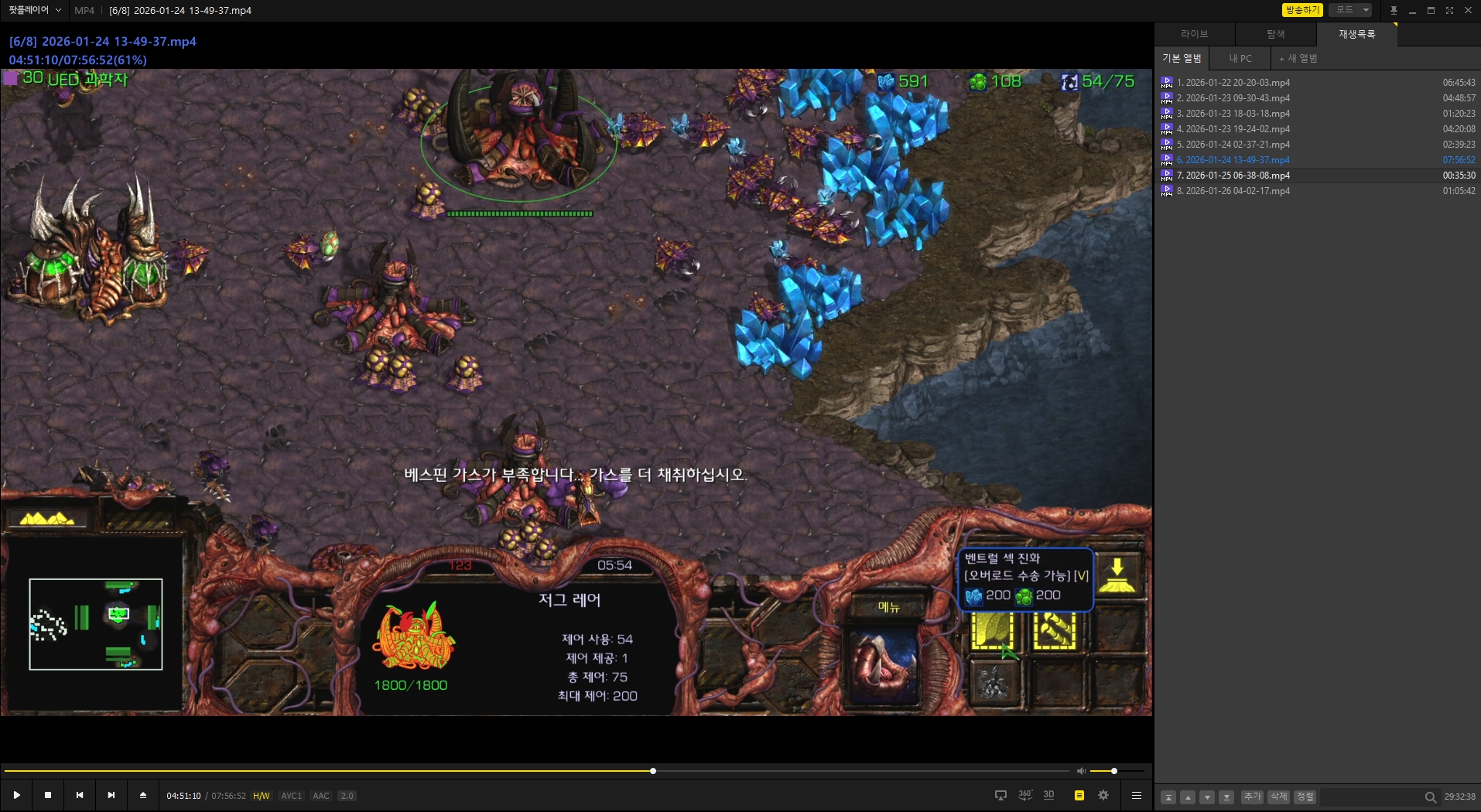Toggle minimap terrain with the yellow mountain button
Image resolution: width=1481 pixels, height=812 pixels.
coord(47,518)
